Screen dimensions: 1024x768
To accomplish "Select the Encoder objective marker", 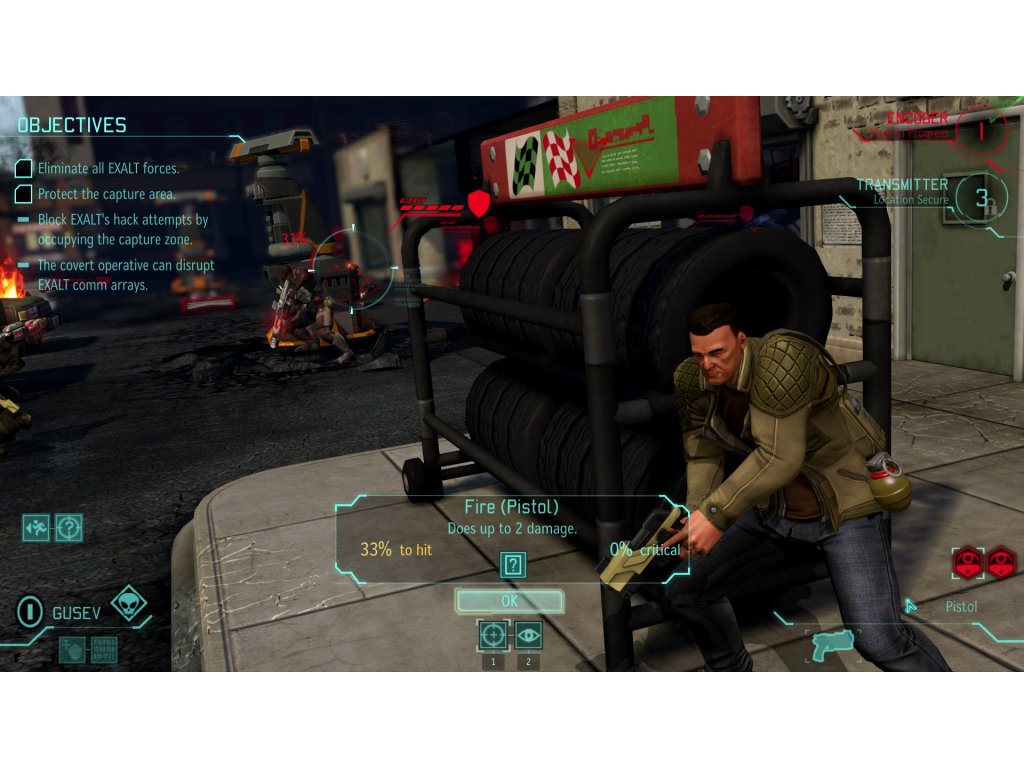I will click(981, 130).
